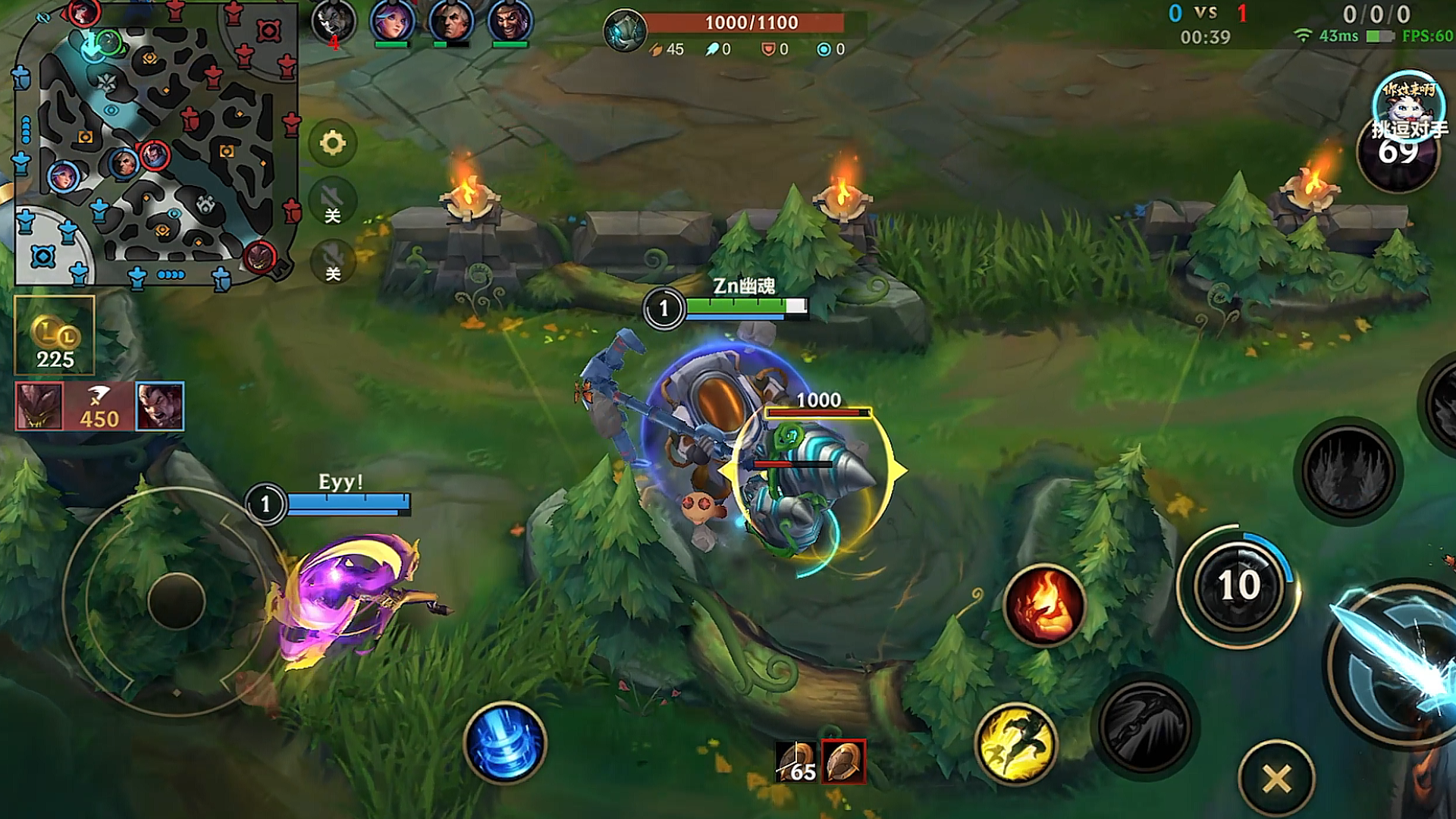Select the purple-haired ally portrait

(x=392, y=21)
